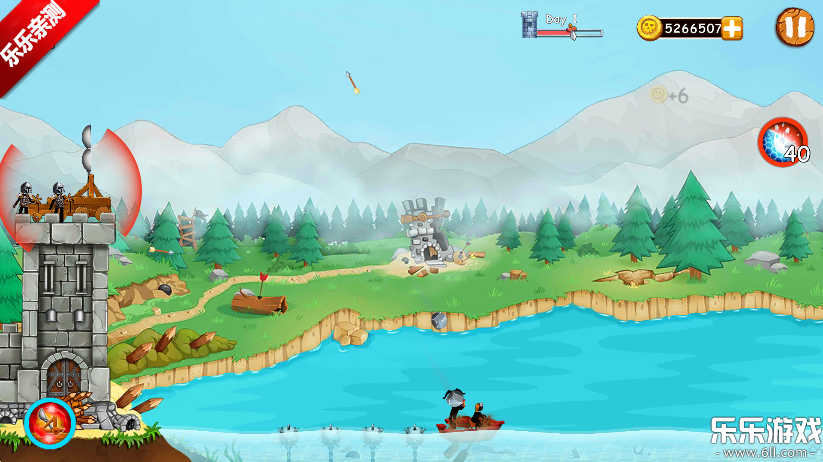Image resolution: width=823 pixels, height=462 pixels.
Task: Trigger the red catapult power-up icon
Action: click(49, 423)
